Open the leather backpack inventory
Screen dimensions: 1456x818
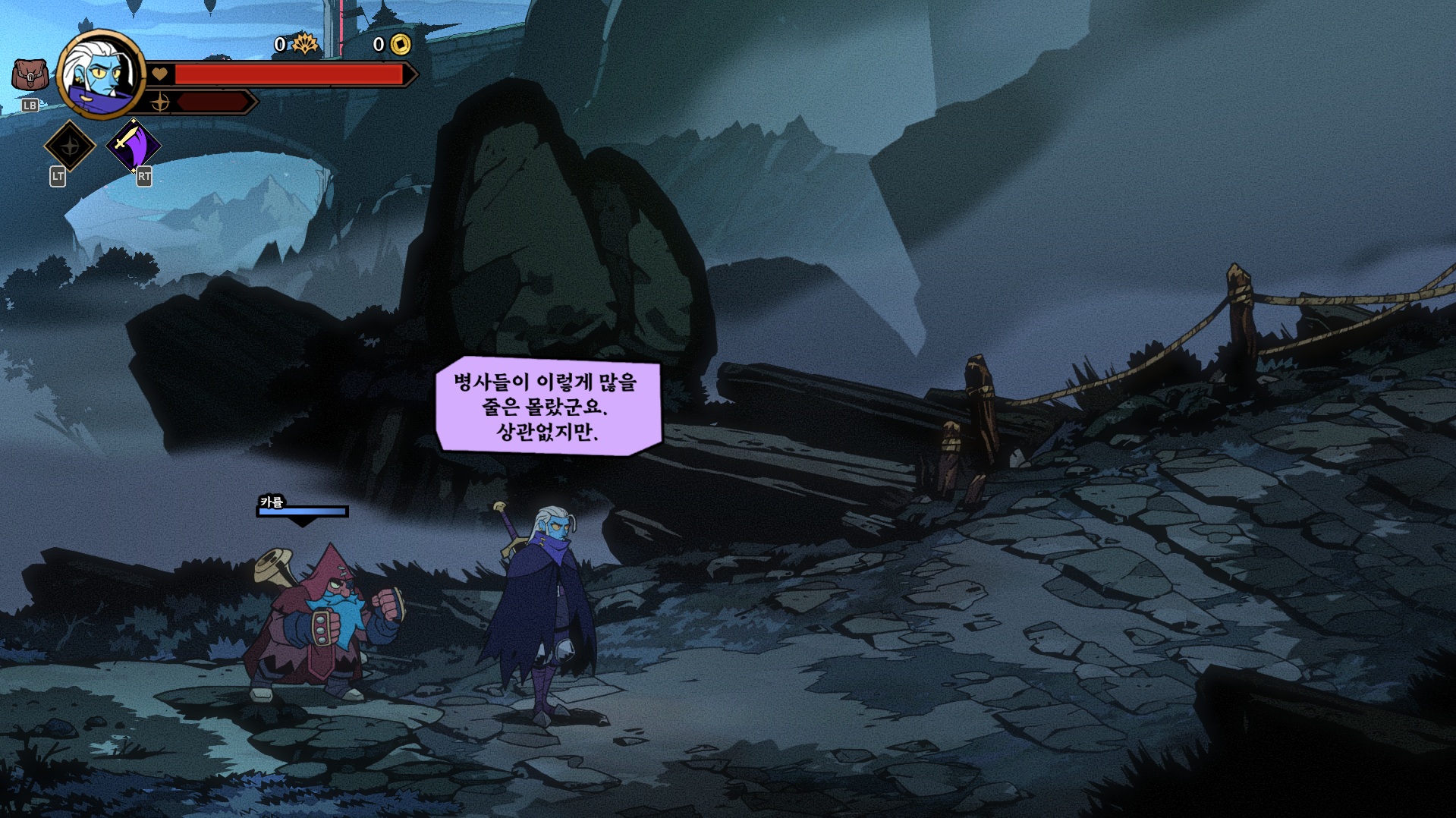click(x=30, y=75)
